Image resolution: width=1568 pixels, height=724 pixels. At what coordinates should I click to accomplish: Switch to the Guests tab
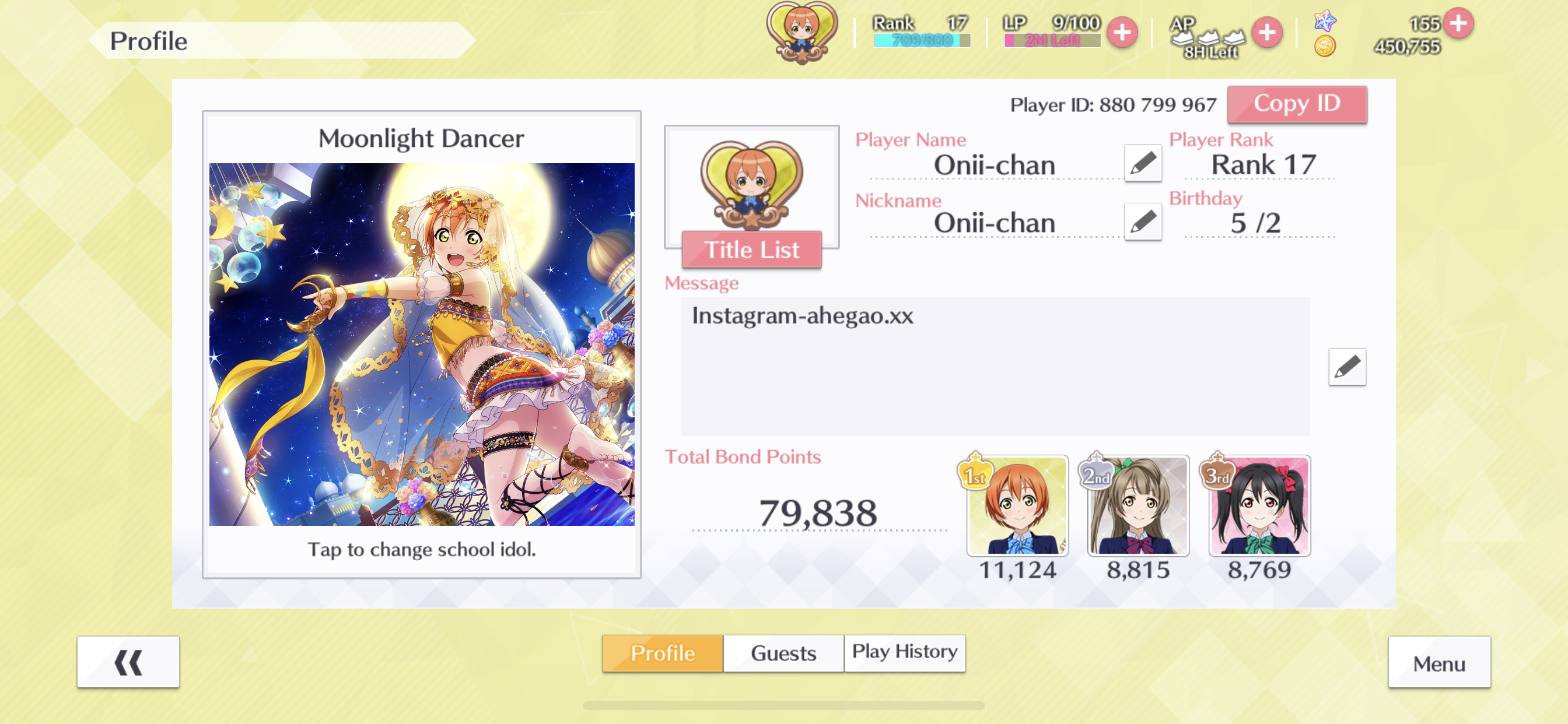click(783, 653)
